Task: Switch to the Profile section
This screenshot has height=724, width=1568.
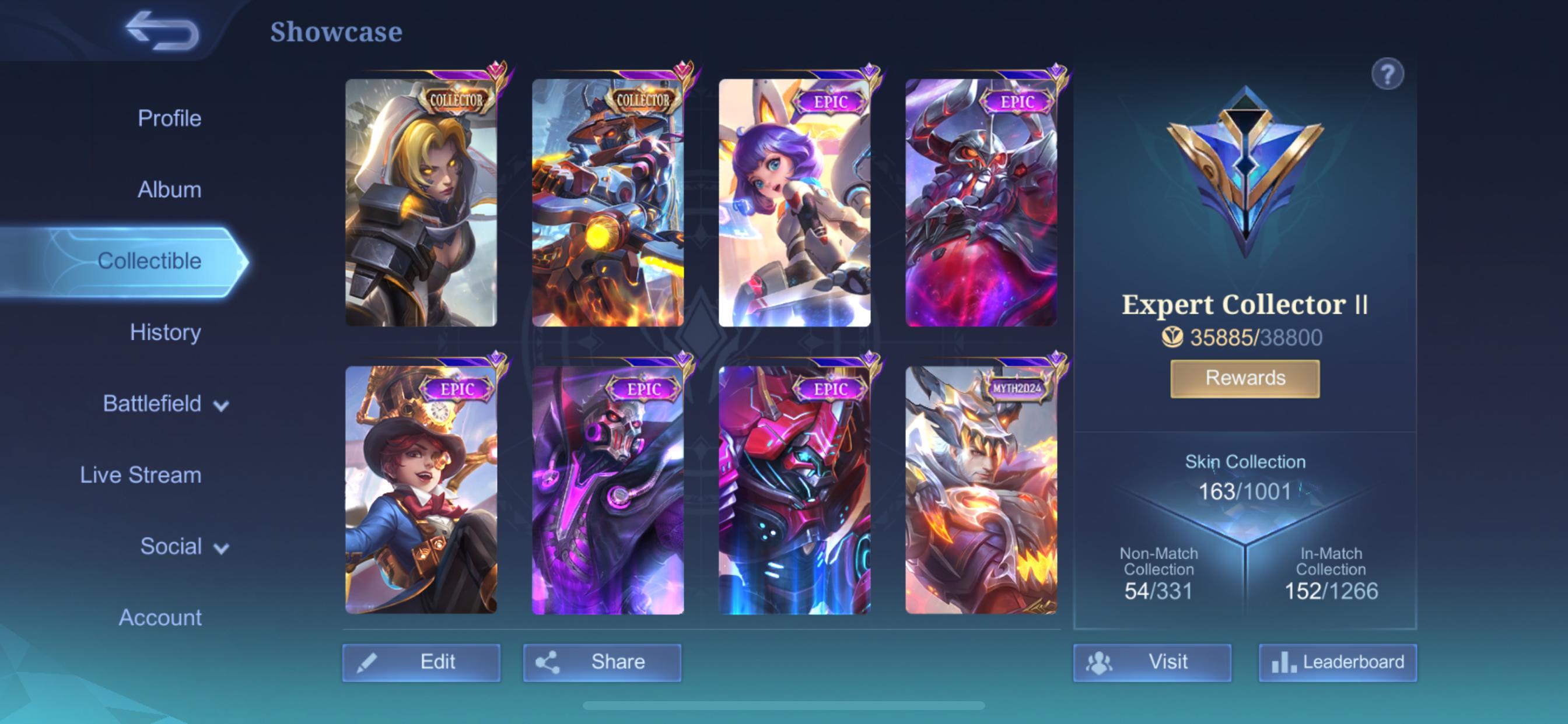Action: tap(169, 118)
